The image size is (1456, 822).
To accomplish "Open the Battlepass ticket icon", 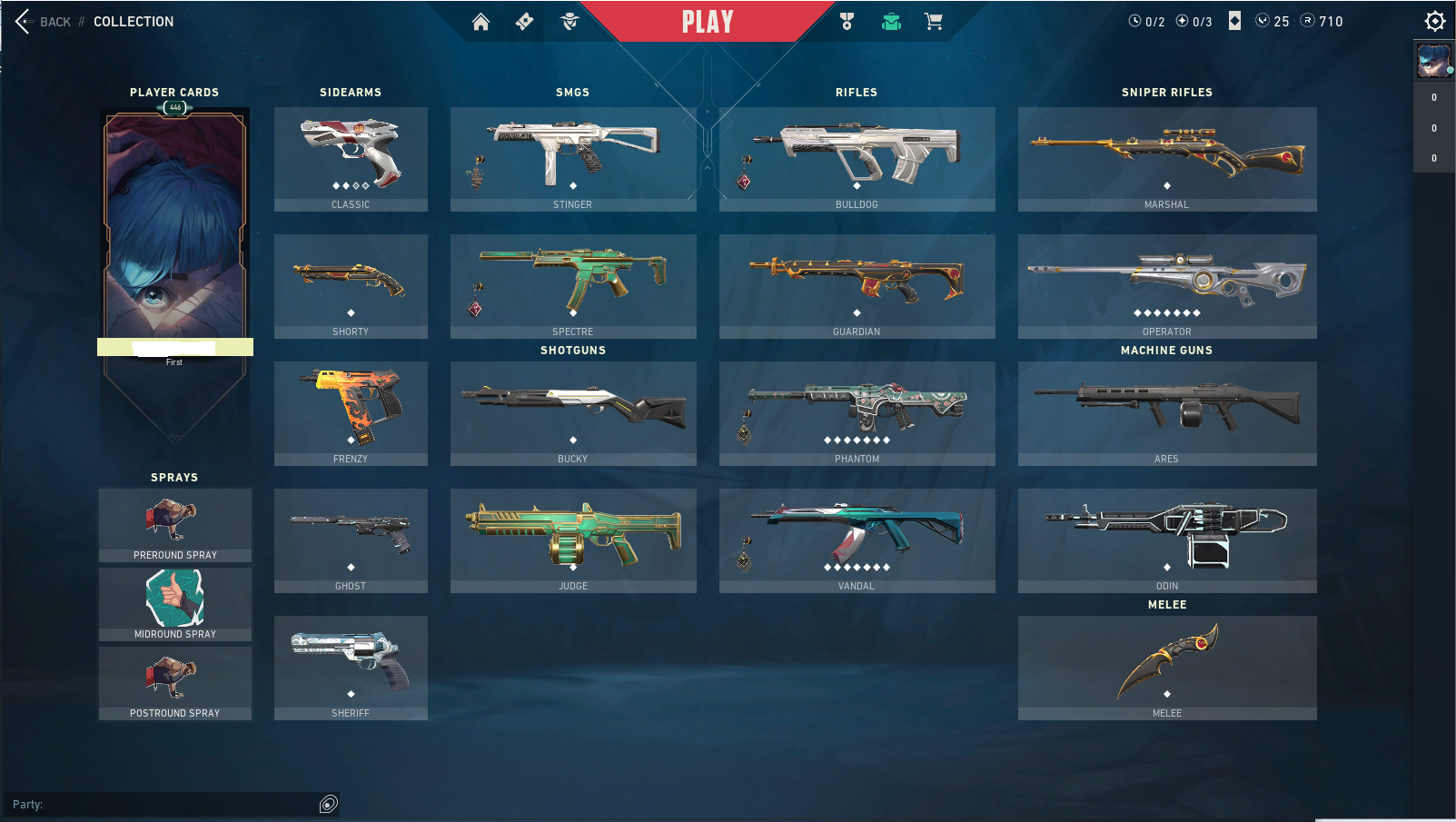I will pyautogui.click(x=523, y=20).
